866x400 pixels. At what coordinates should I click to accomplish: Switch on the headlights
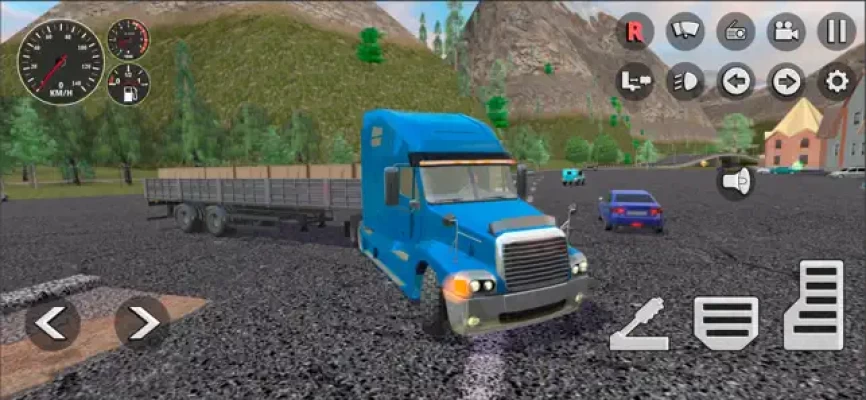point(685,81)
